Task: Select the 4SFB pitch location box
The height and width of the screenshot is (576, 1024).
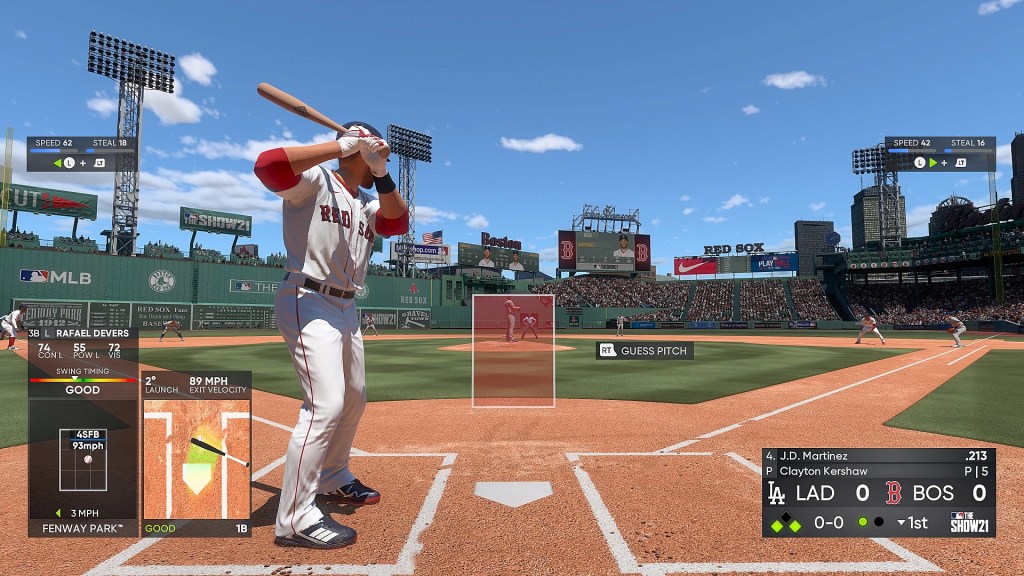Action: pos(83,459)
